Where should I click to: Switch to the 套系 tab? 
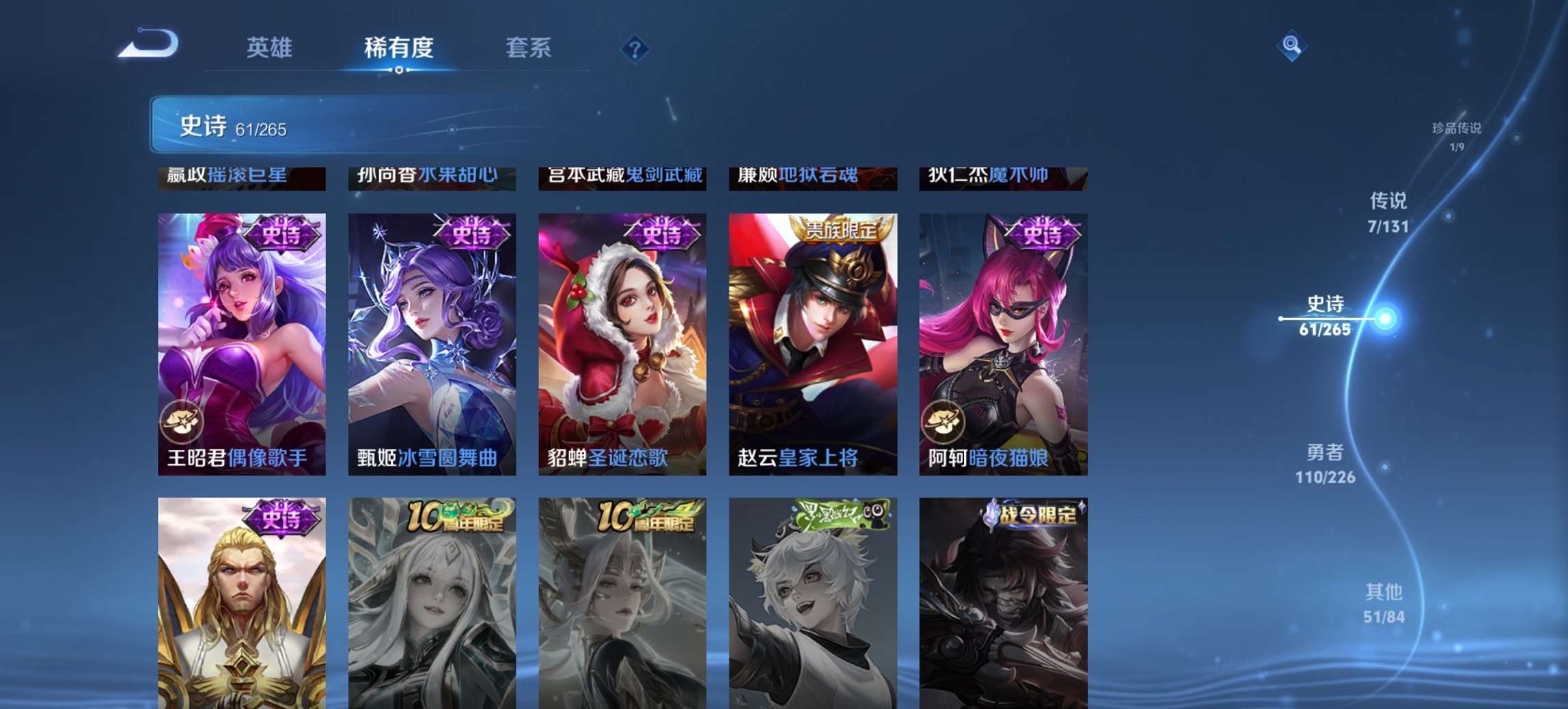pos(528,49)
